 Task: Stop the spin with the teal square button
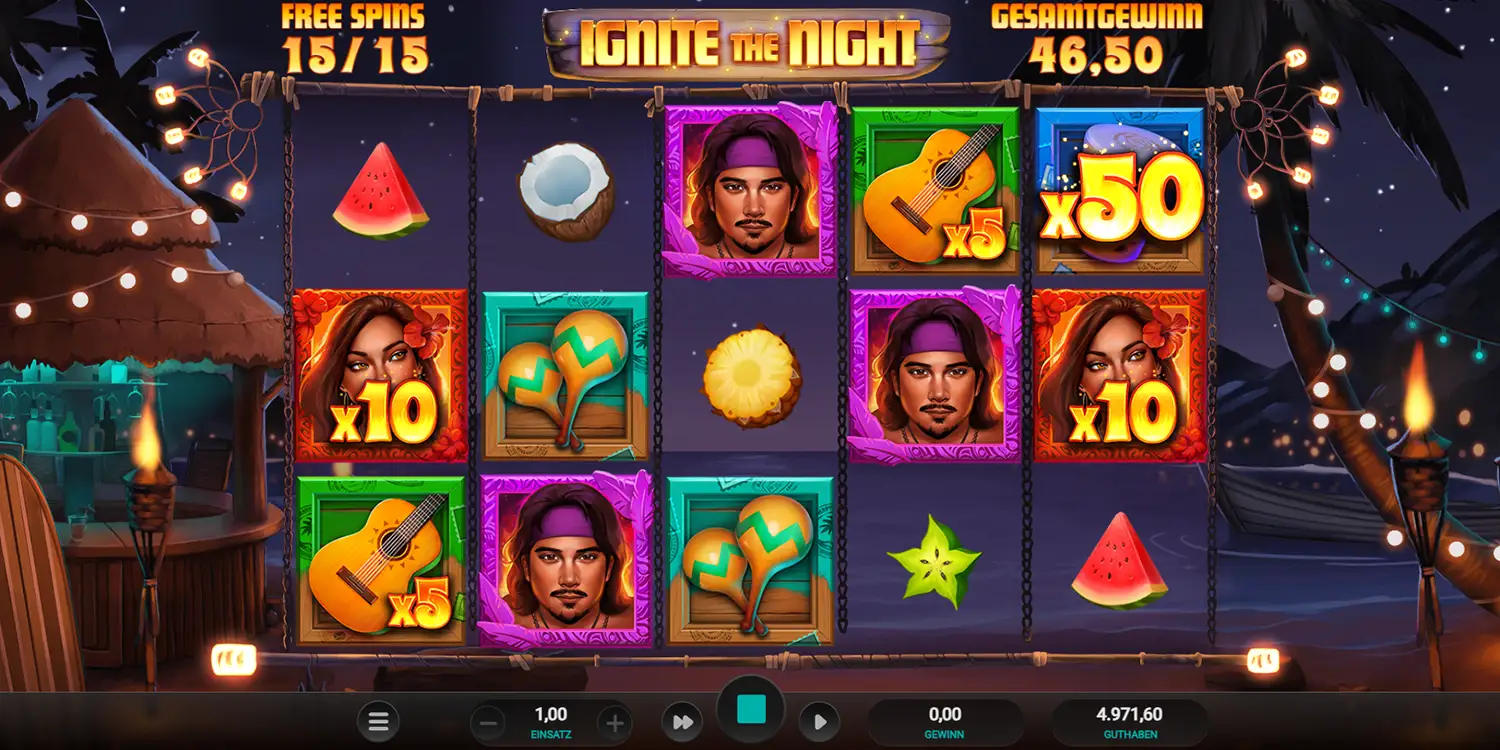tap(750, 710)
